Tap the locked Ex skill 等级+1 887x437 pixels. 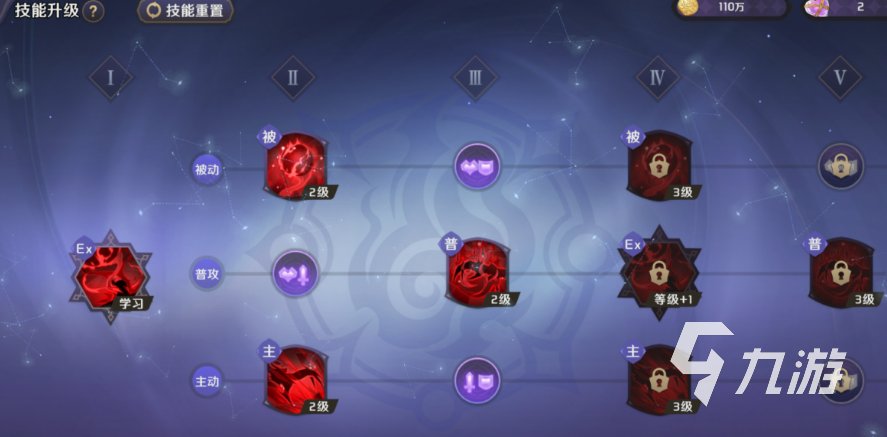(659, 272)
